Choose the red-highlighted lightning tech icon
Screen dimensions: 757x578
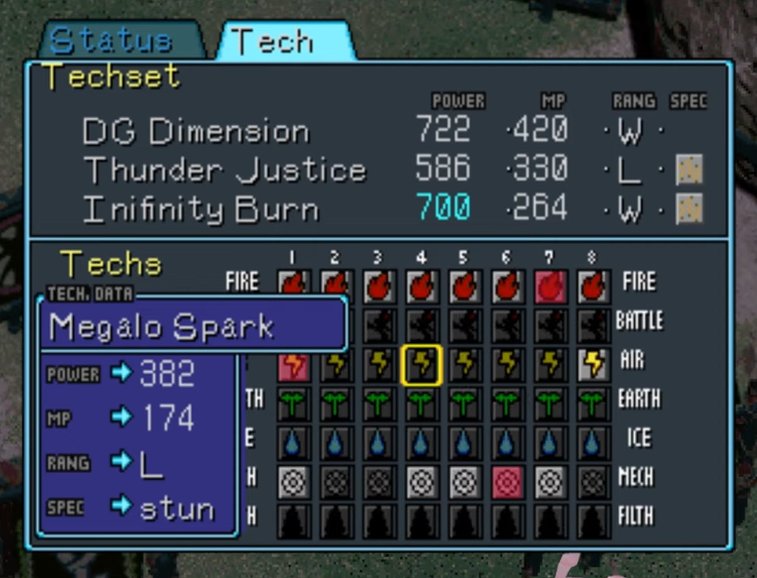point(293,365)
